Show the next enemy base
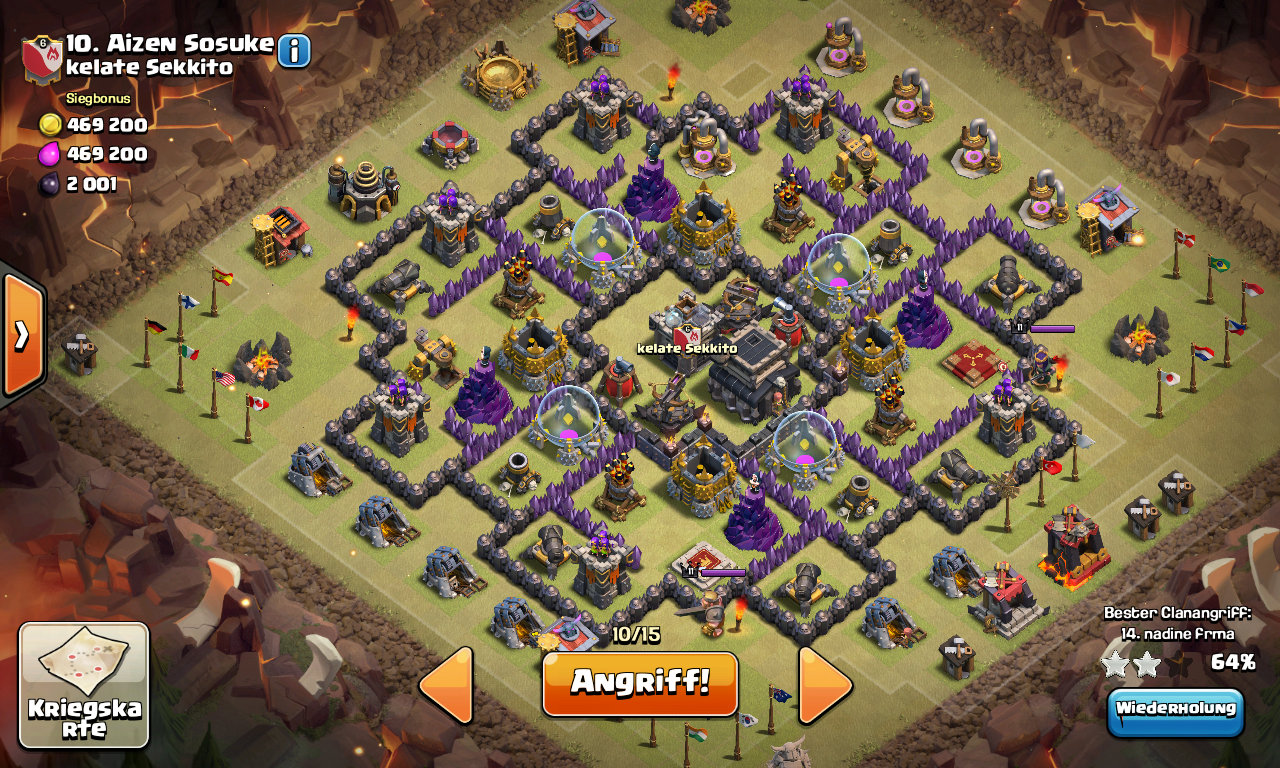The height and width of the screenshot is (768, 1280). tap(825, 685)
